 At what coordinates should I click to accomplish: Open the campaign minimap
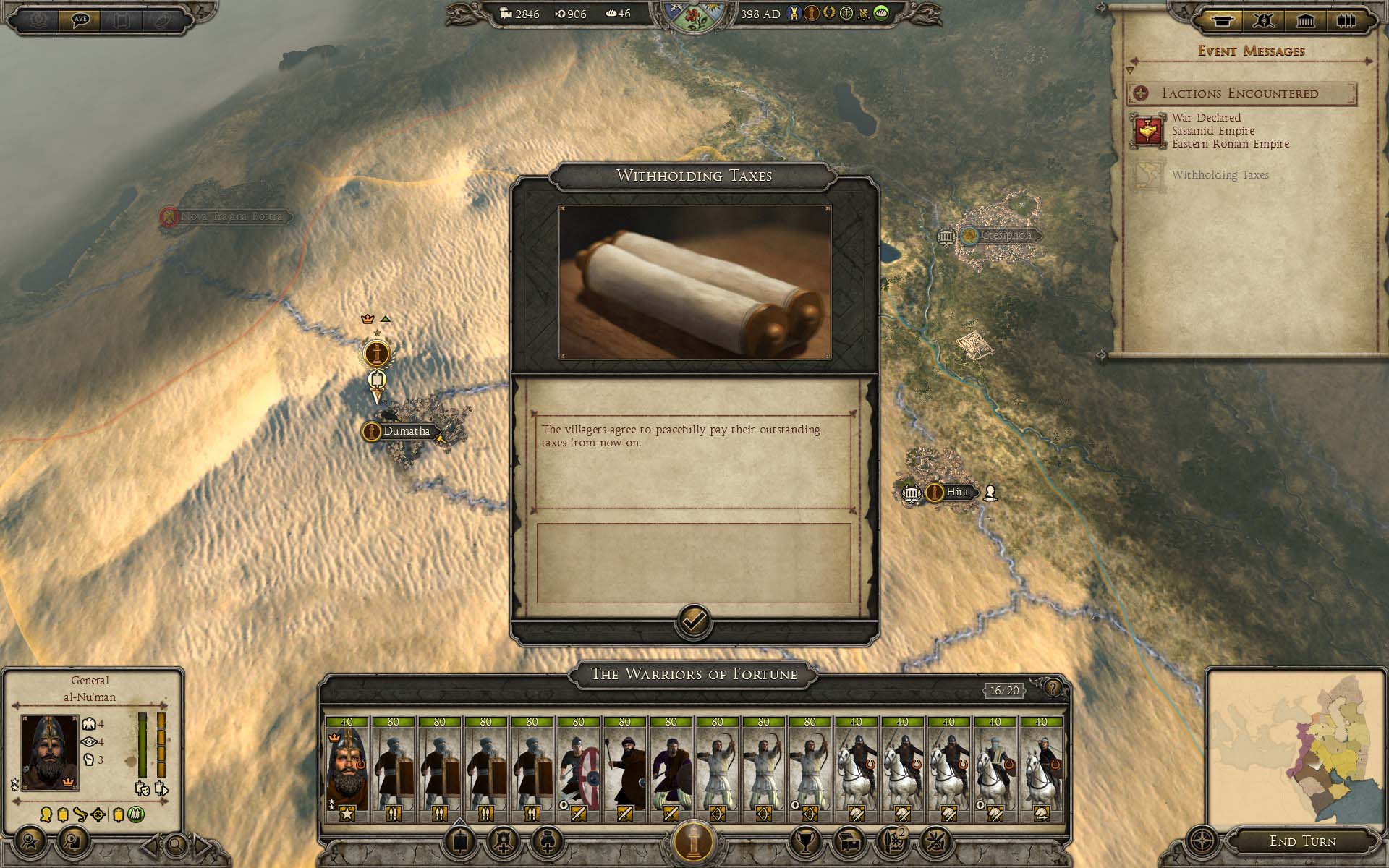pyautogui.click(x=1295, y=746)
